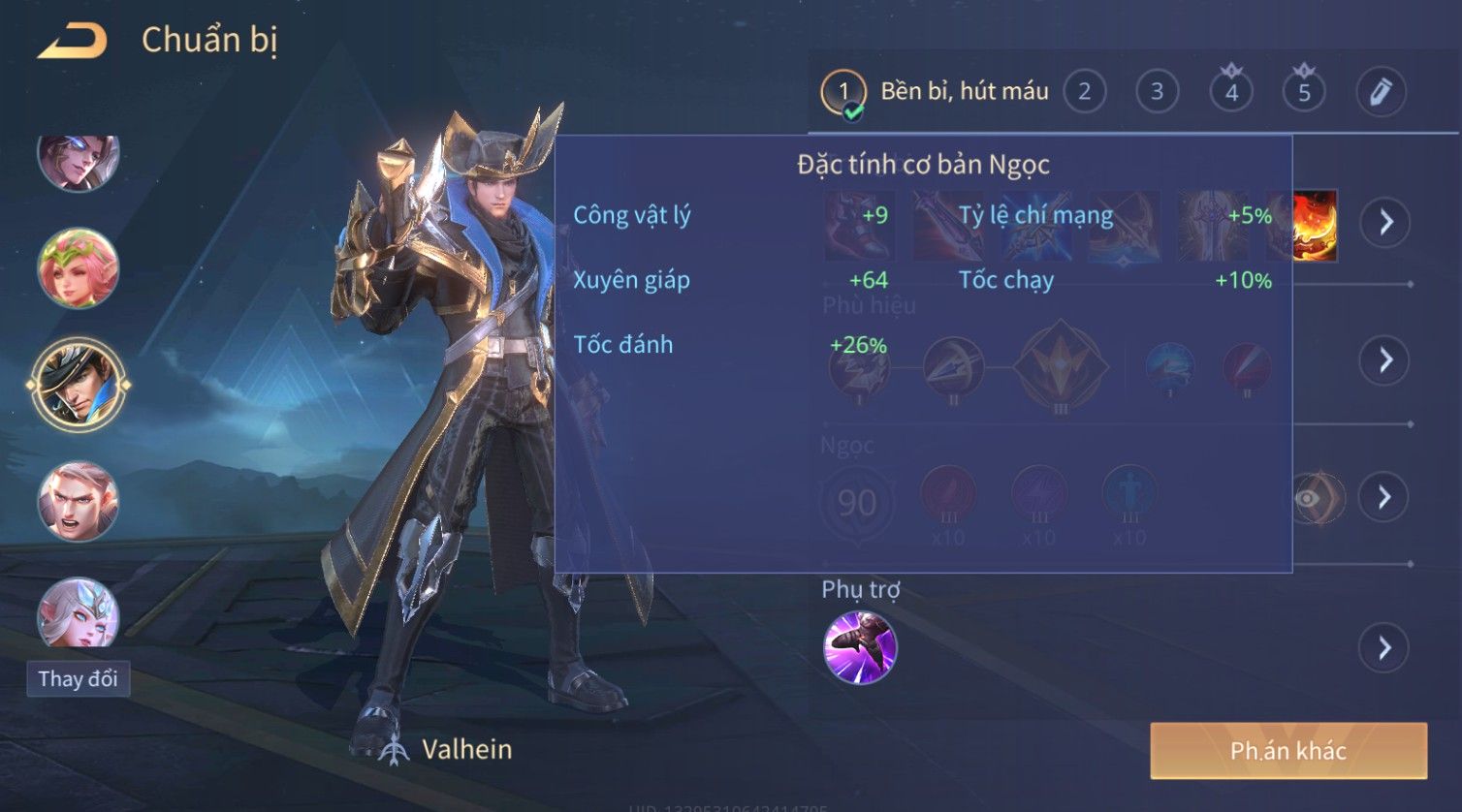Select the top hero portrait with eye visor
The width and height of the screenshot is (1462, 812).
pos(79,161)
